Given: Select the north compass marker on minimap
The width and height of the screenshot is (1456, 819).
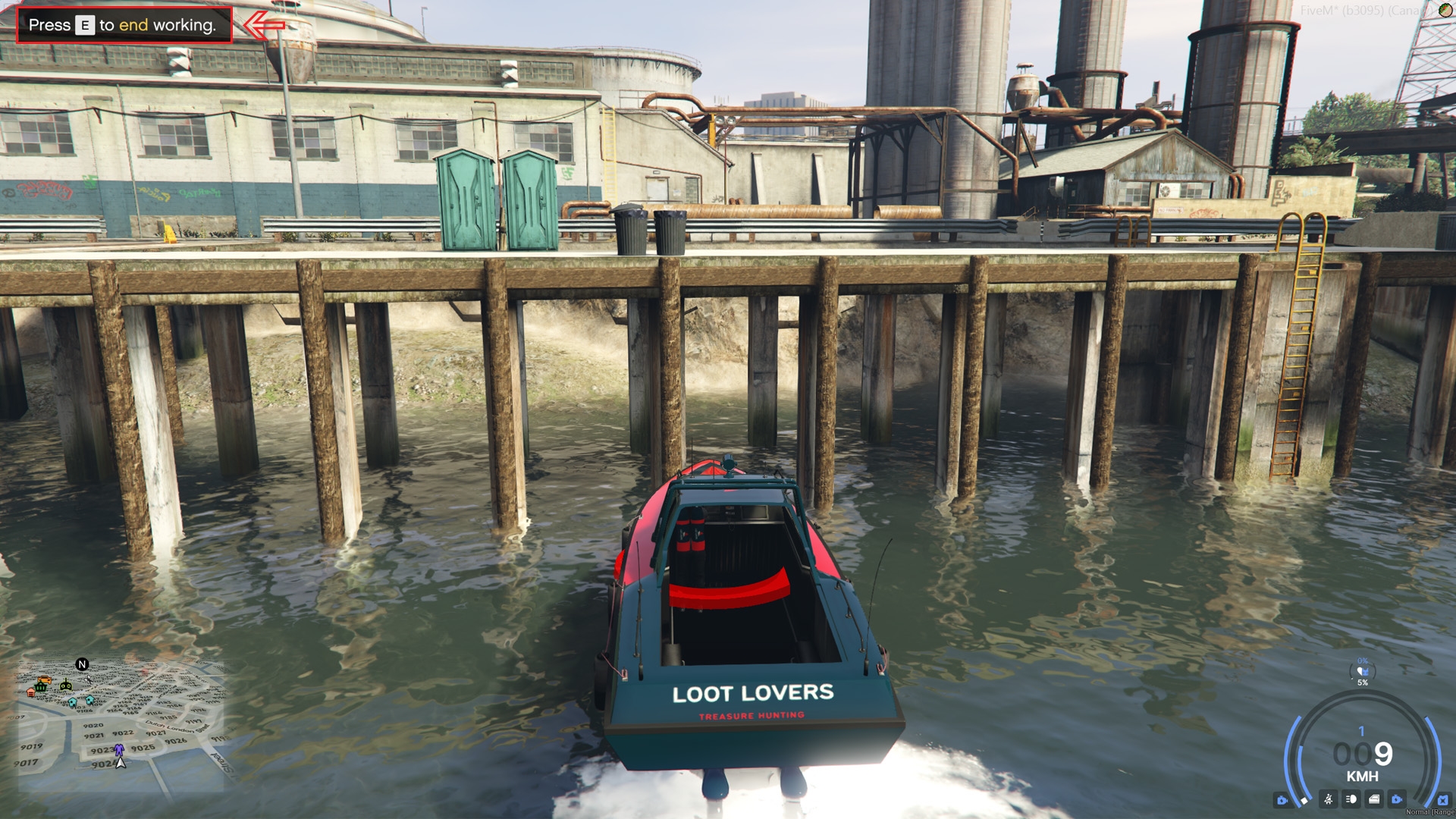Looking at the screenshot, I should [82, 664].
